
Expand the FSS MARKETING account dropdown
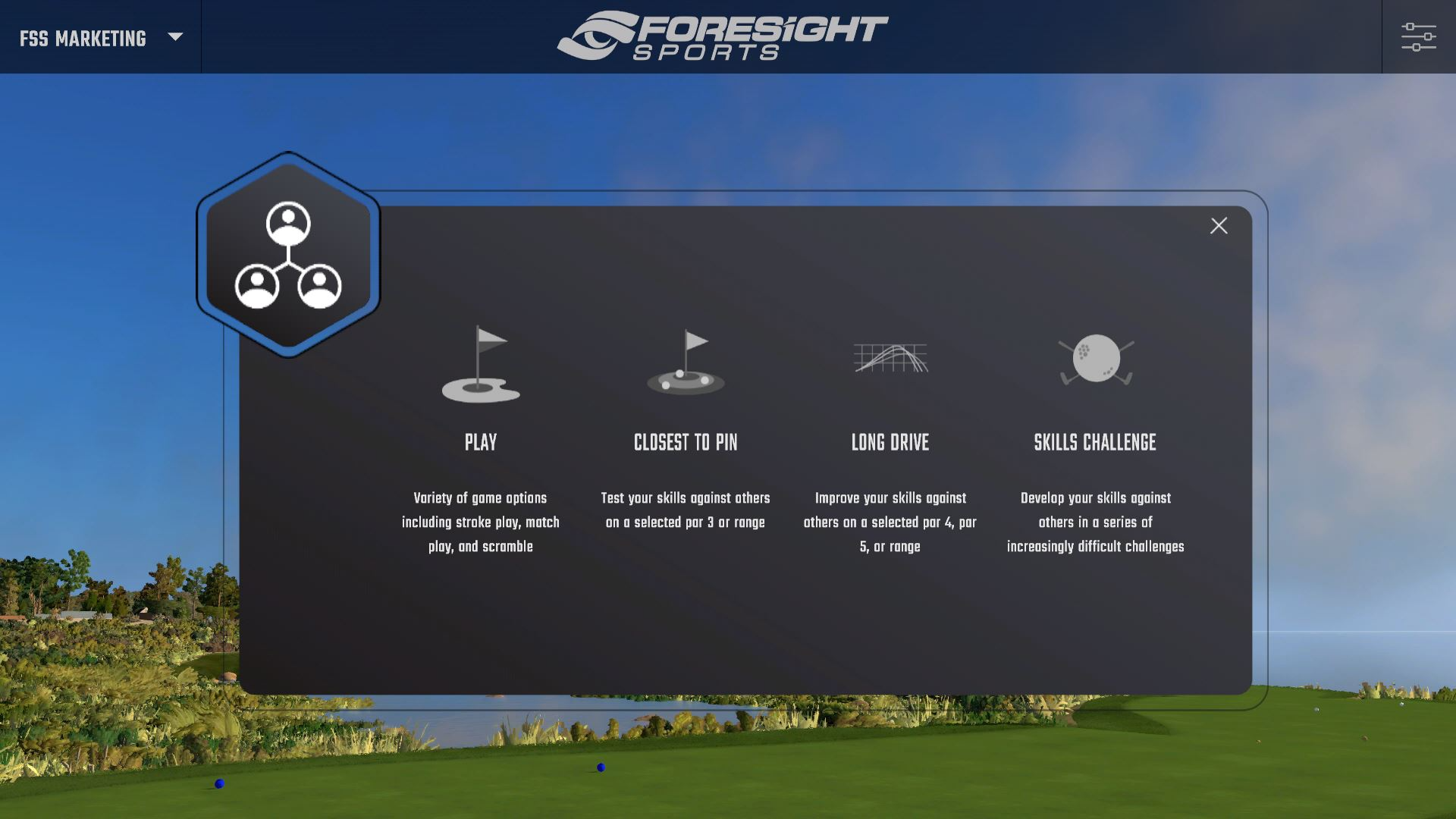point(83,36)
